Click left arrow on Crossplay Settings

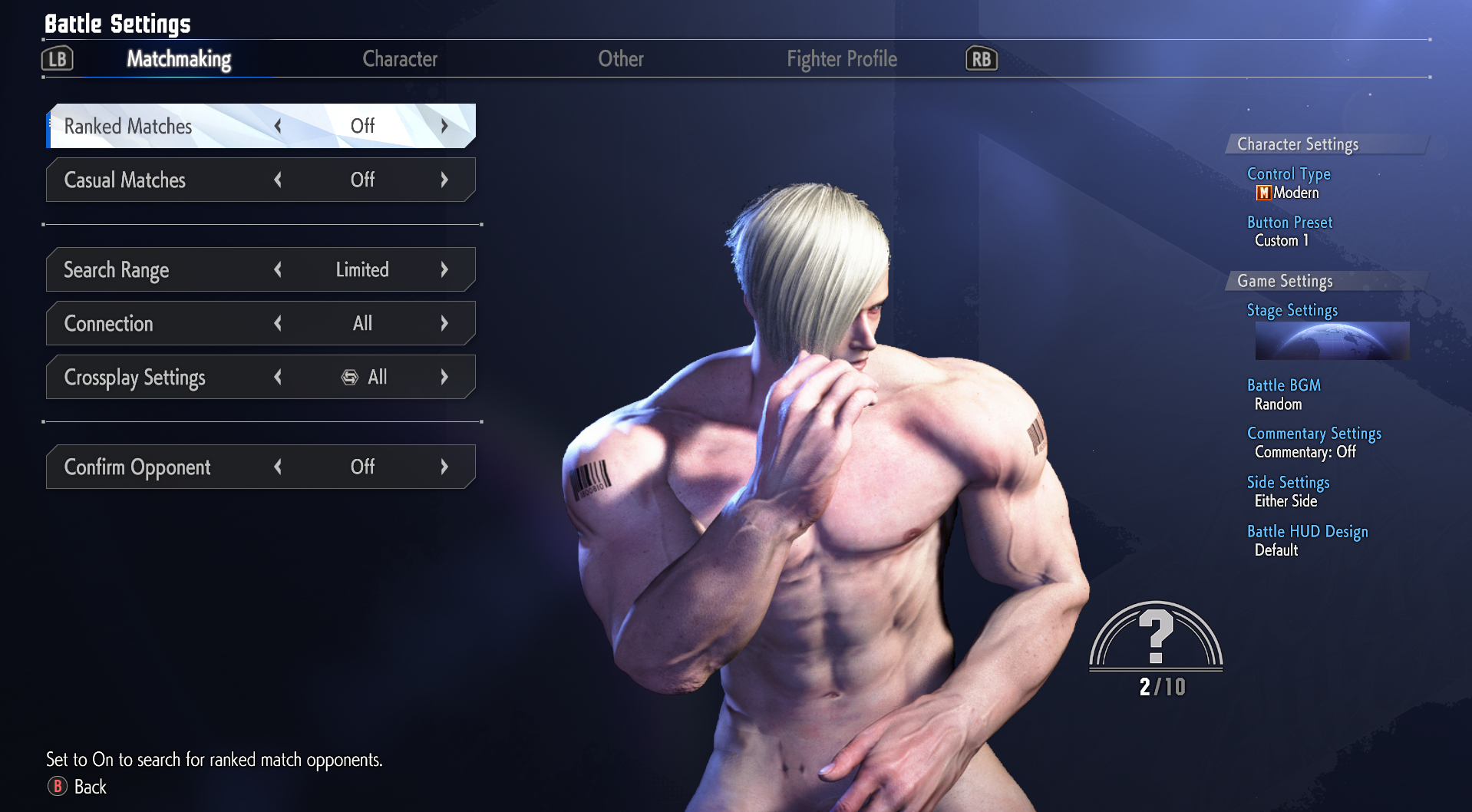tap(278, 377)
